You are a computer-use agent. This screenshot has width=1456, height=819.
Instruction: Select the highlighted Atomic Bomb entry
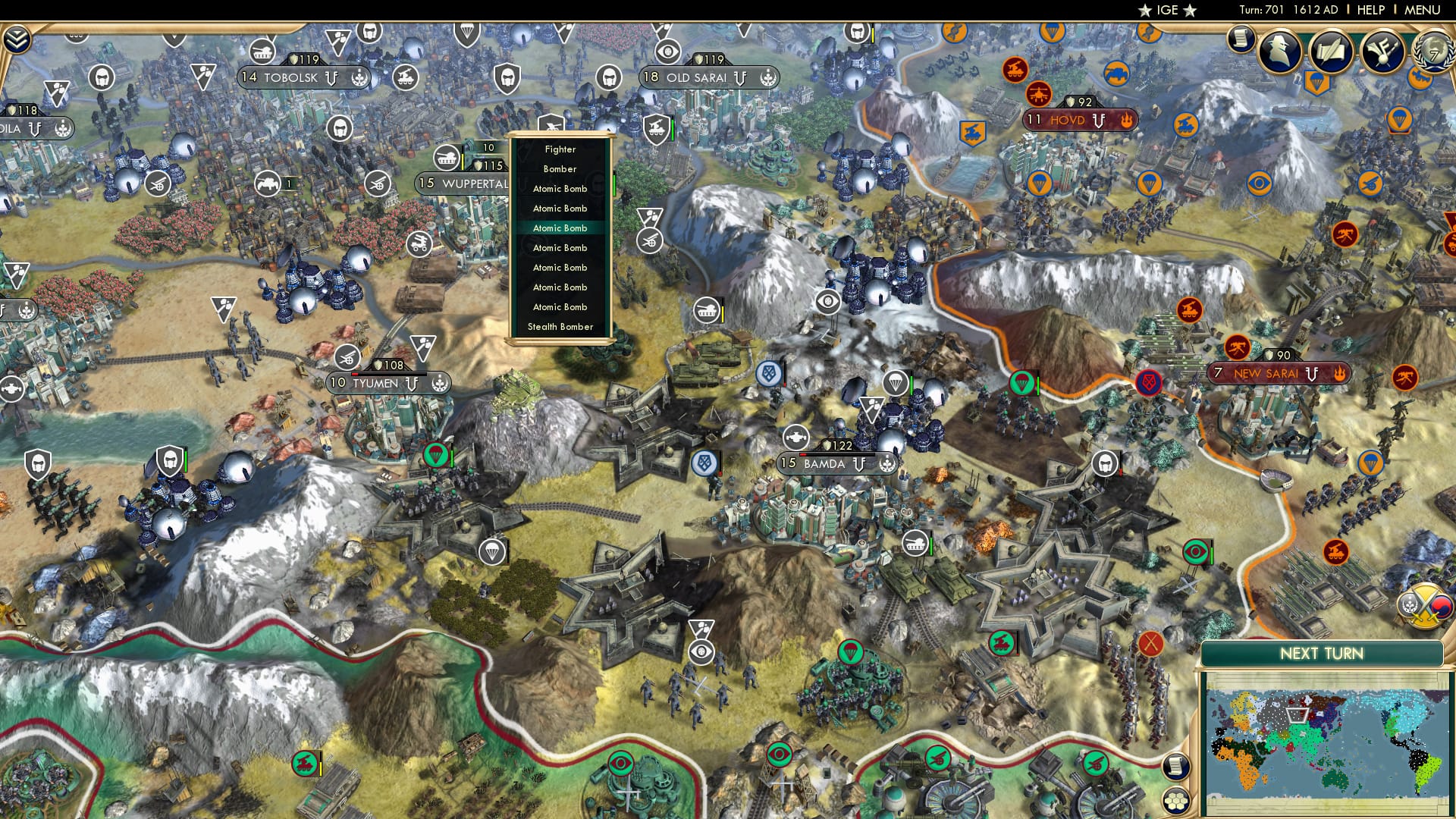click(561, 227)
